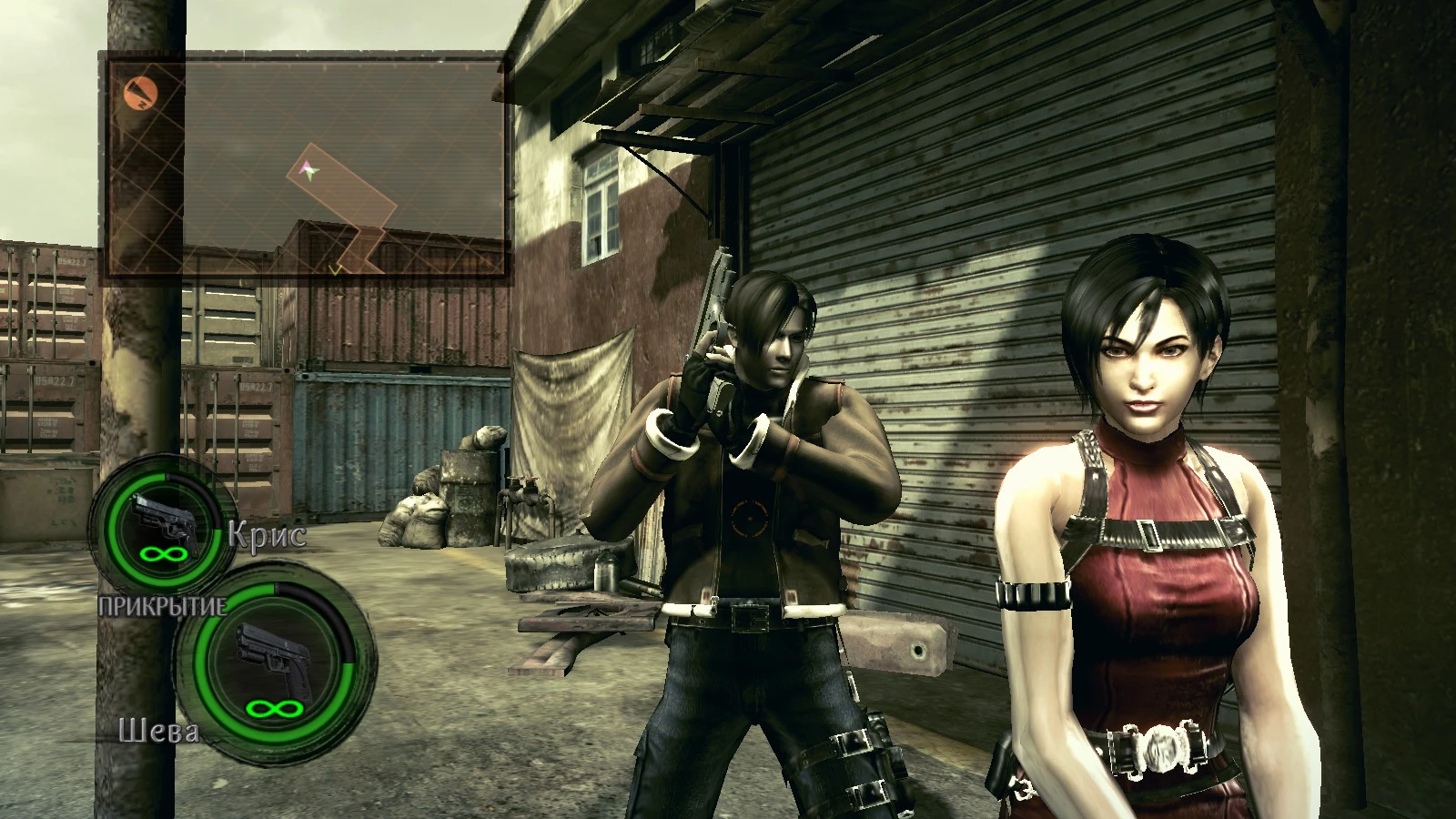1456x819 pixels.
Task: Click the Крис name next to his weapon wheel
Action: pyautogui.click(x=266, y=532)
